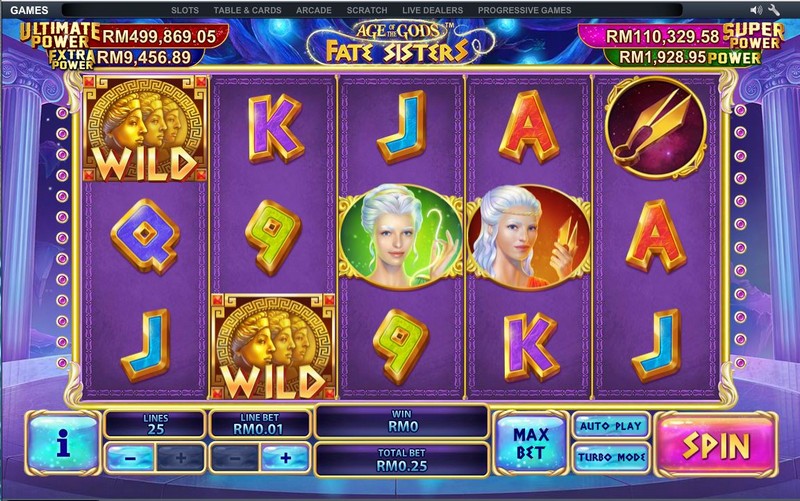The image size is (800, 501).
Task: Toggle Turbo Mode
Action: (609, 459)
